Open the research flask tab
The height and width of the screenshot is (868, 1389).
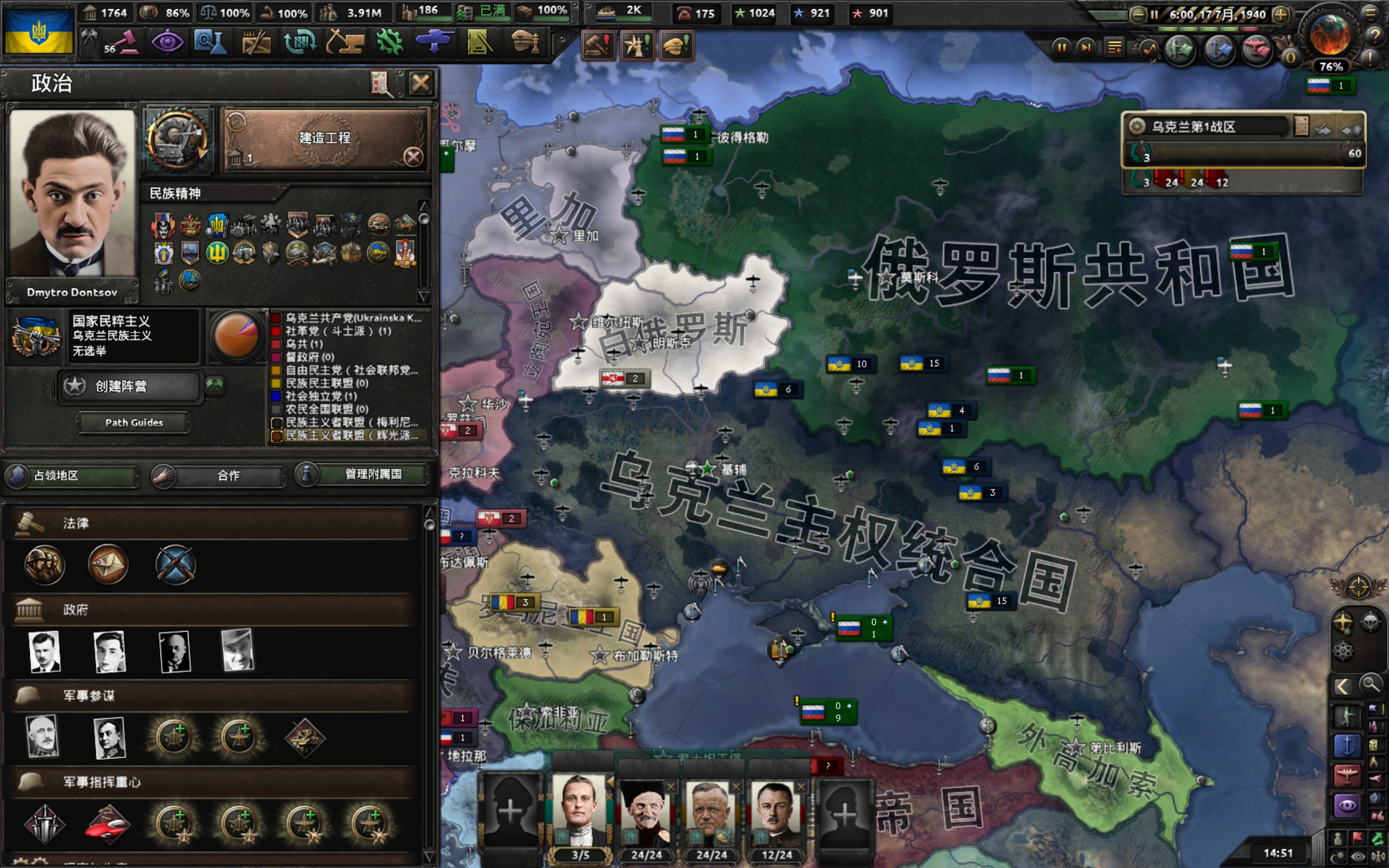[211, 42]
